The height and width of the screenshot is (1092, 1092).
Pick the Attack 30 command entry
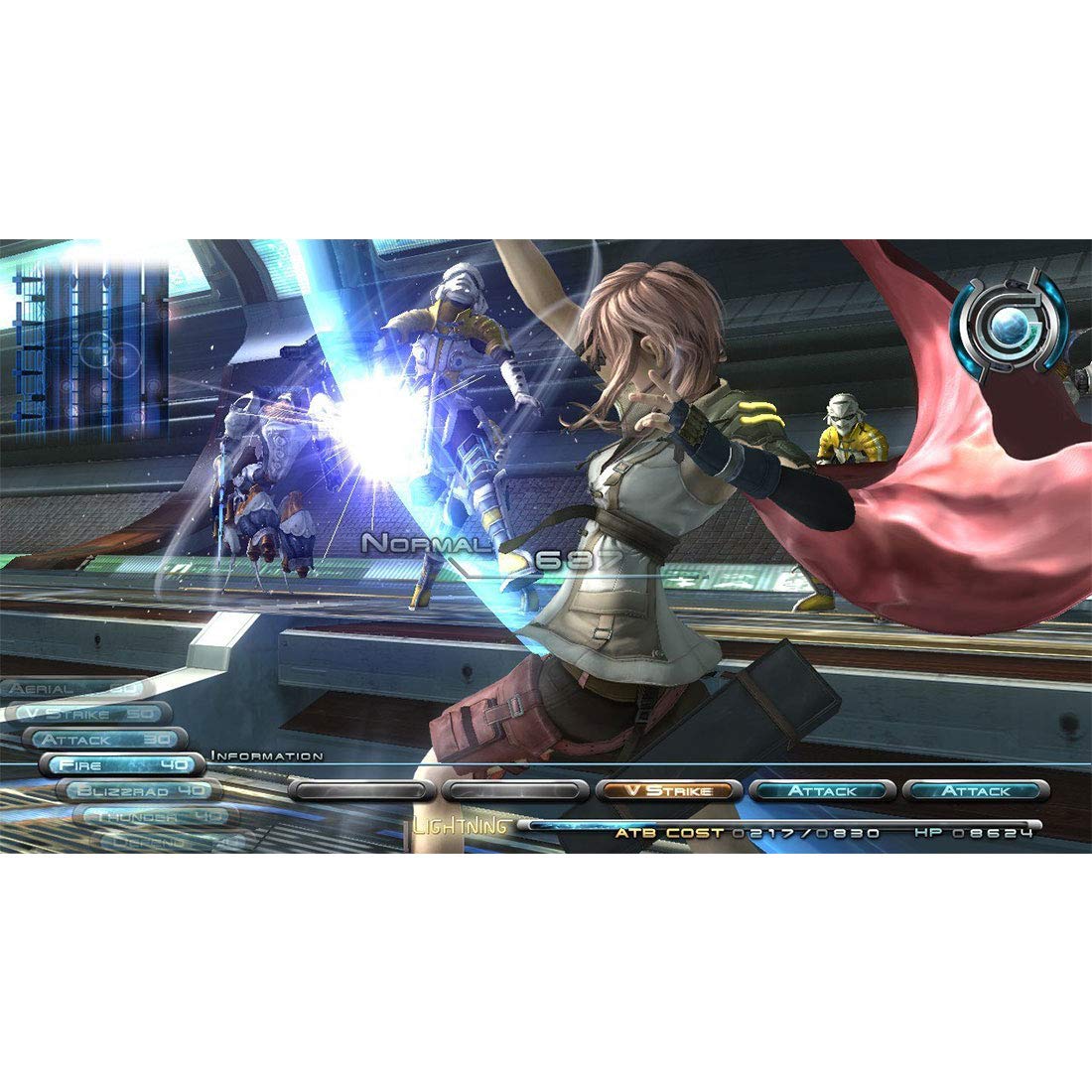tap(104, 740)
